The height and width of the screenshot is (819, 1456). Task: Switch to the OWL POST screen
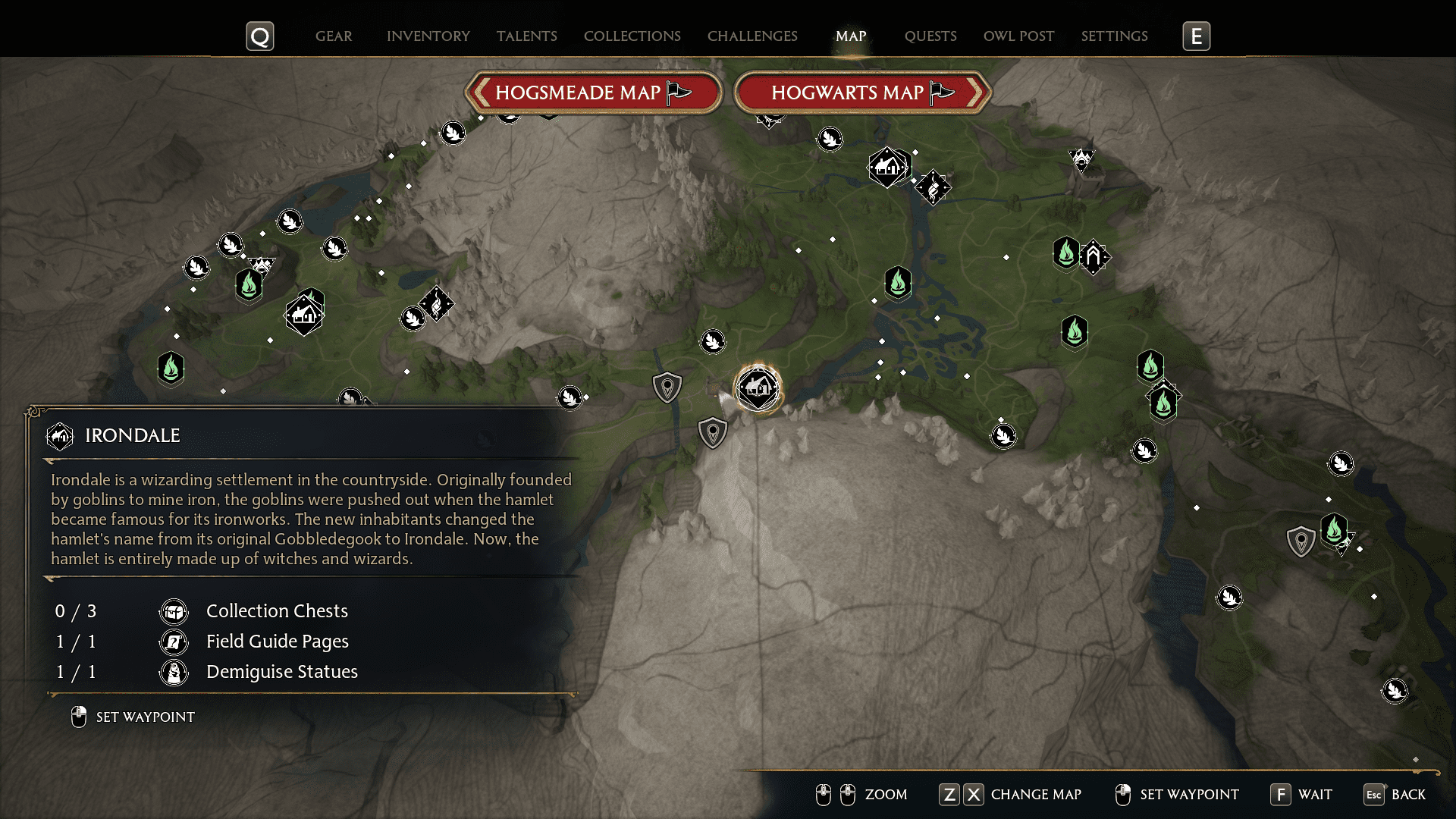[x=1018, y=36]
